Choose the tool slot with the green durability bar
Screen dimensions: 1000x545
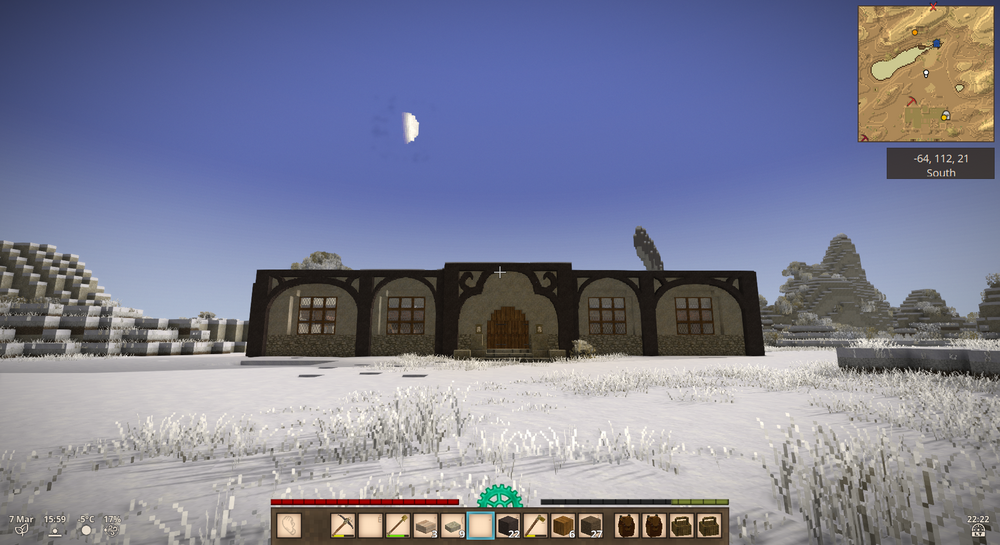(x=398, y=525)
